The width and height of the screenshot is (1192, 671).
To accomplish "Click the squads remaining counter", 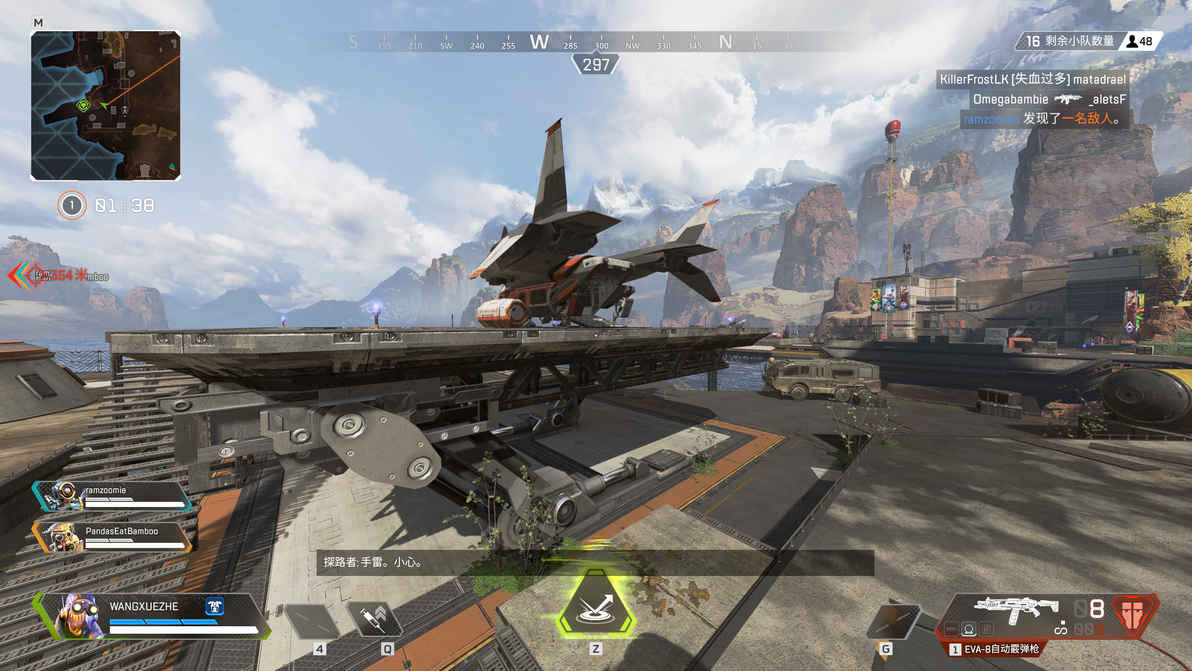I will pos(1067,41).
